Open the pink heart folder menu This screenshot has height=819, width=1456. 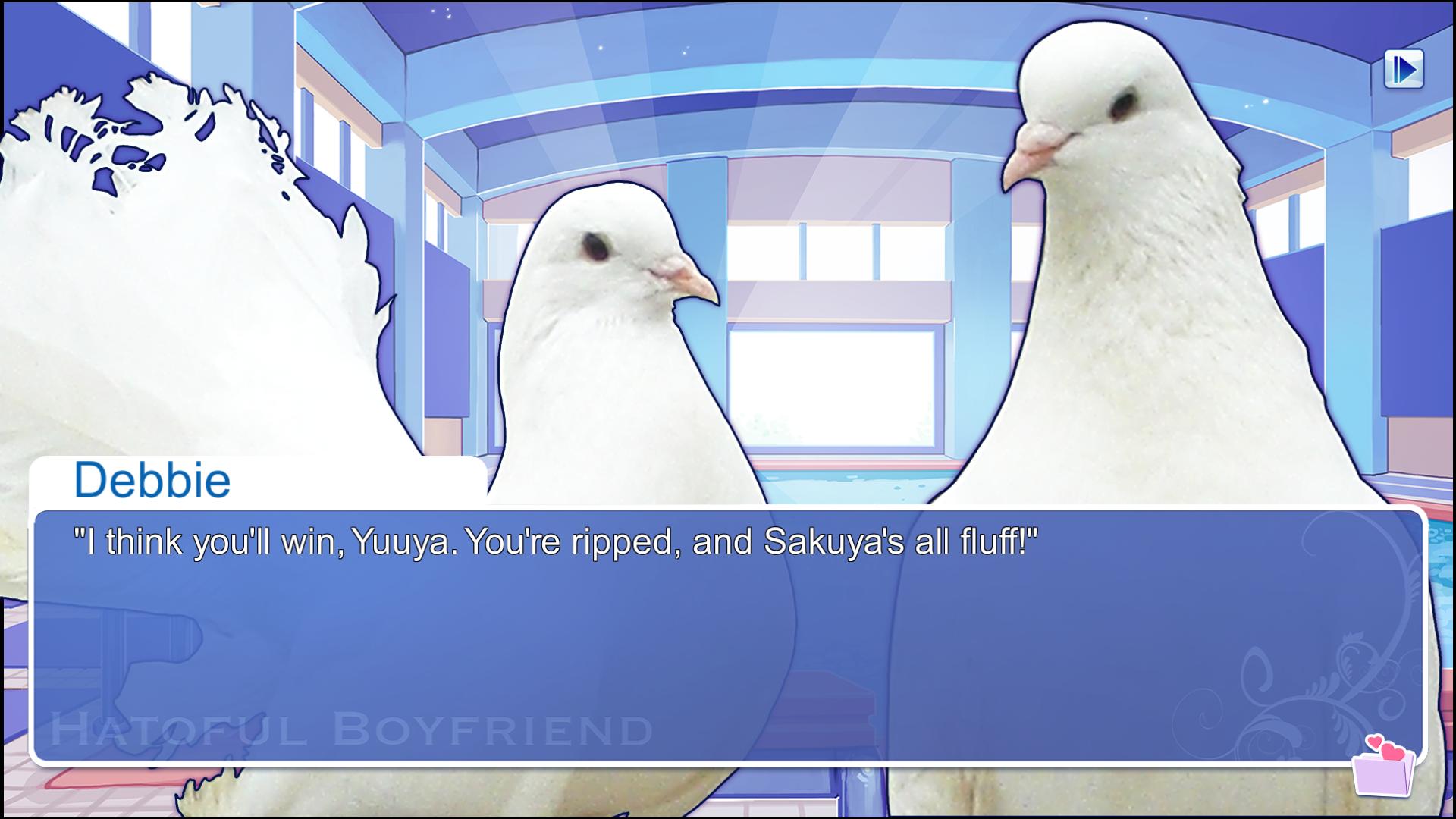coord(1384,767)
